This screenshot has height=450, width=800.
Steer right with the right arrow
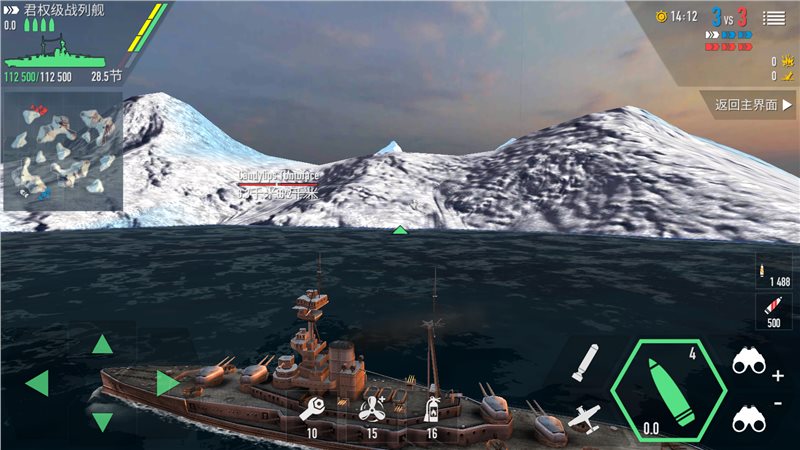pyautogui.click(x=167, y=383)
